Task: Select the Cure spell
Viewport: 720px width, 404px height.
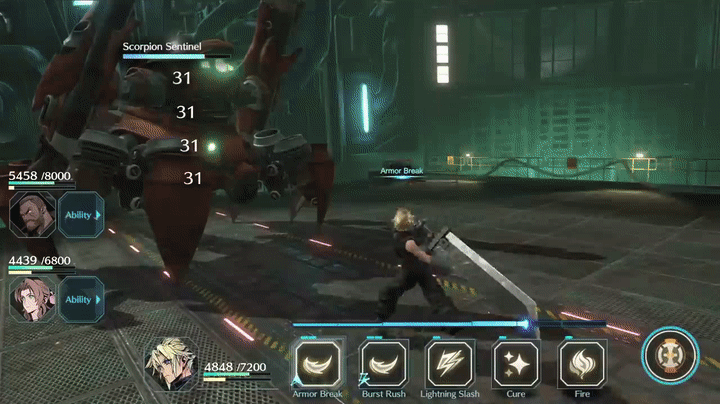Action: (x=516, y=364)
